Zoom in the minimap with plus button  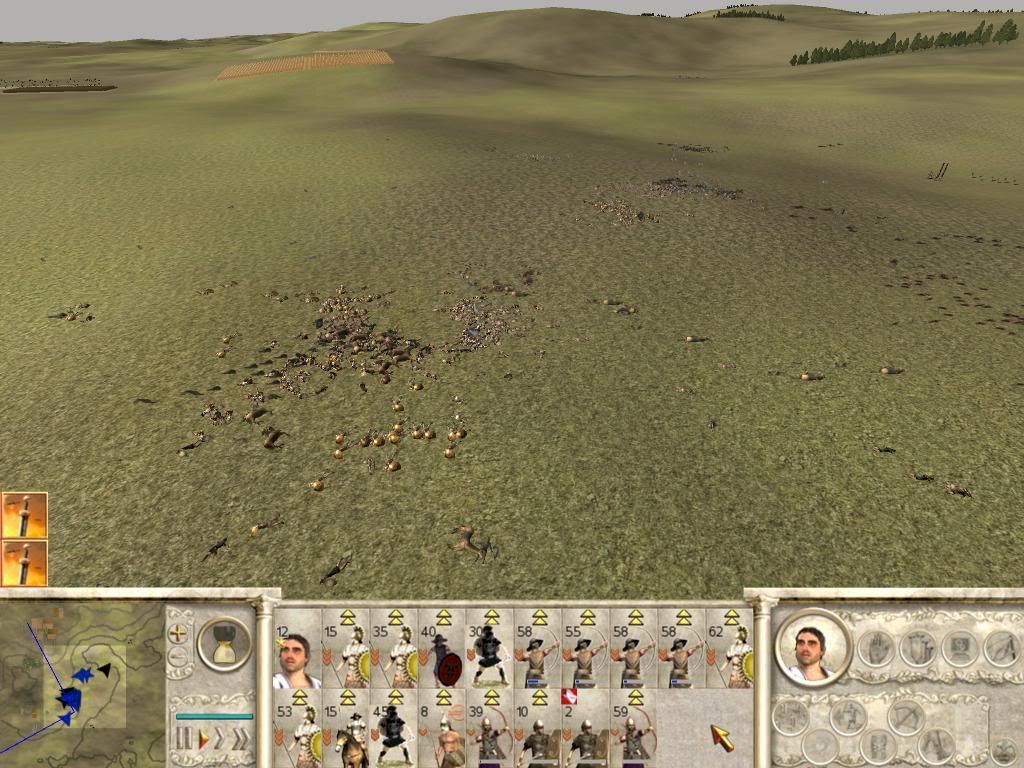tap(180, 633)
